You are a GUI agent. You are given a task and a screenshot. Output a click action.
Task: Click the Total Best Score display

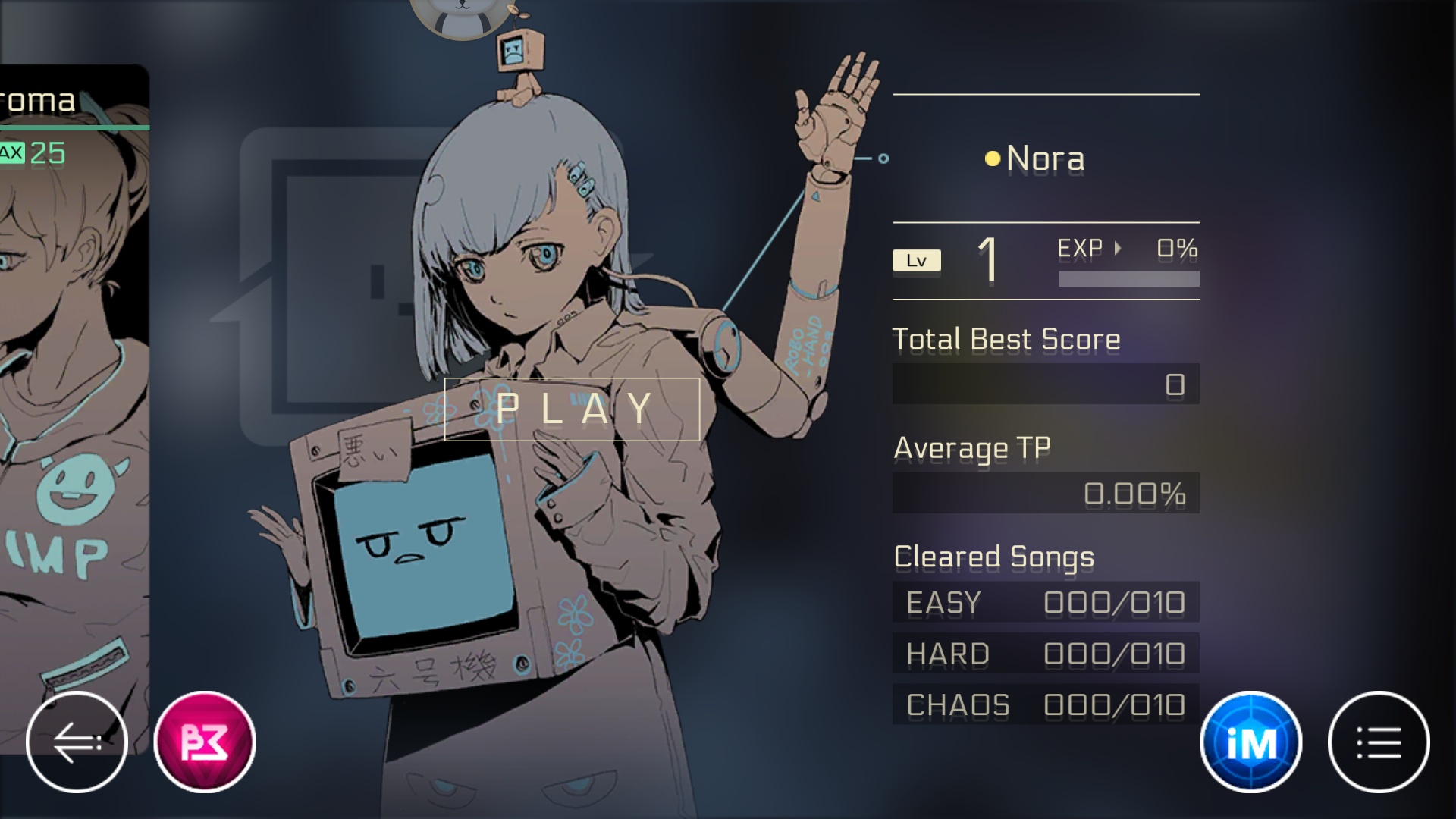pos(1046,384)
